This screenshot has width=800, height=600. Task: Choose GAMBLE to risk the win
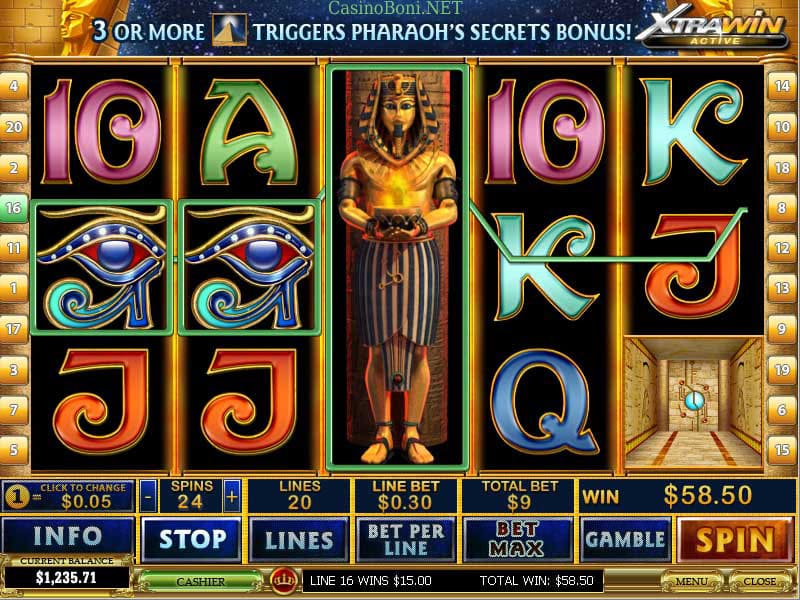point(626,539)
